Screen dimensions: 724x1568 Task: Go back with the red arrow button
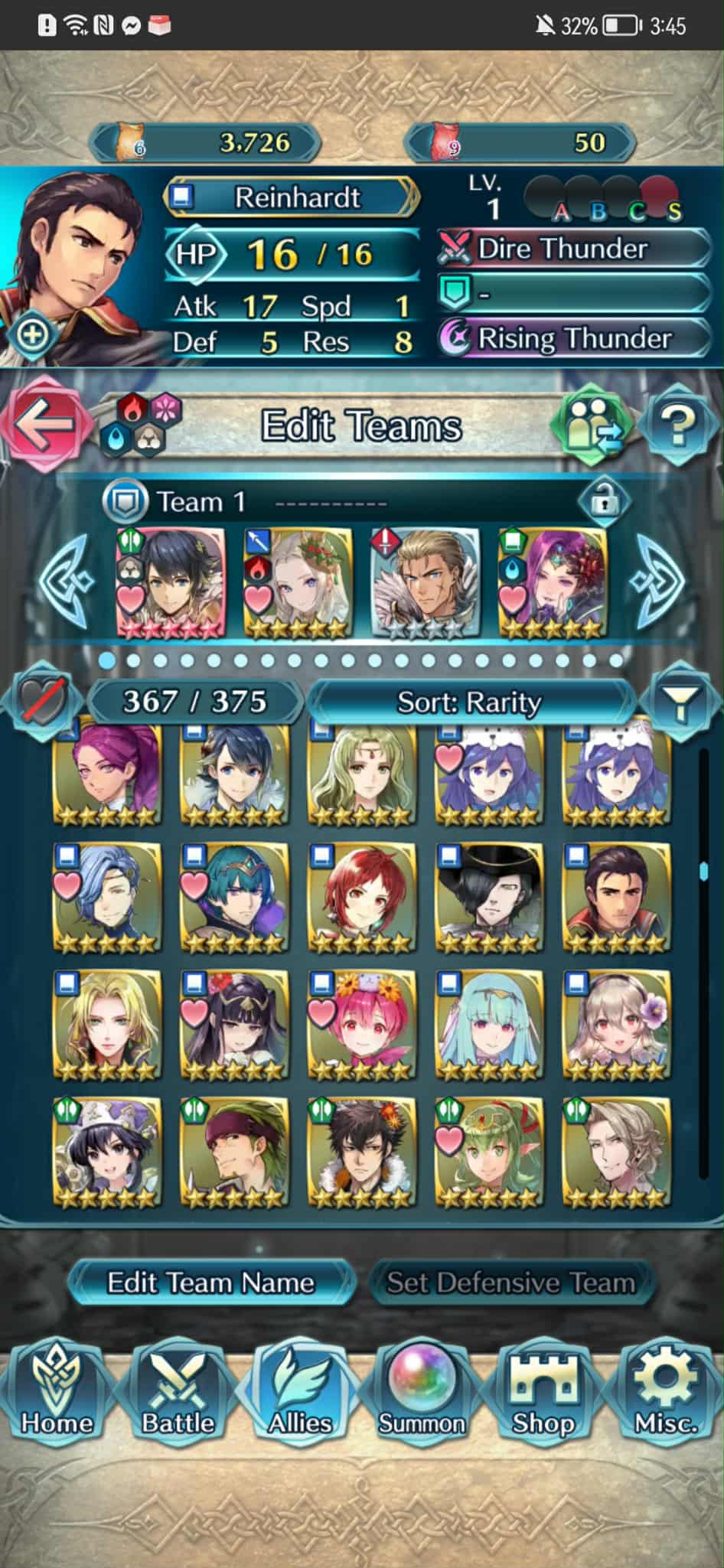click(x=42, y=425)
